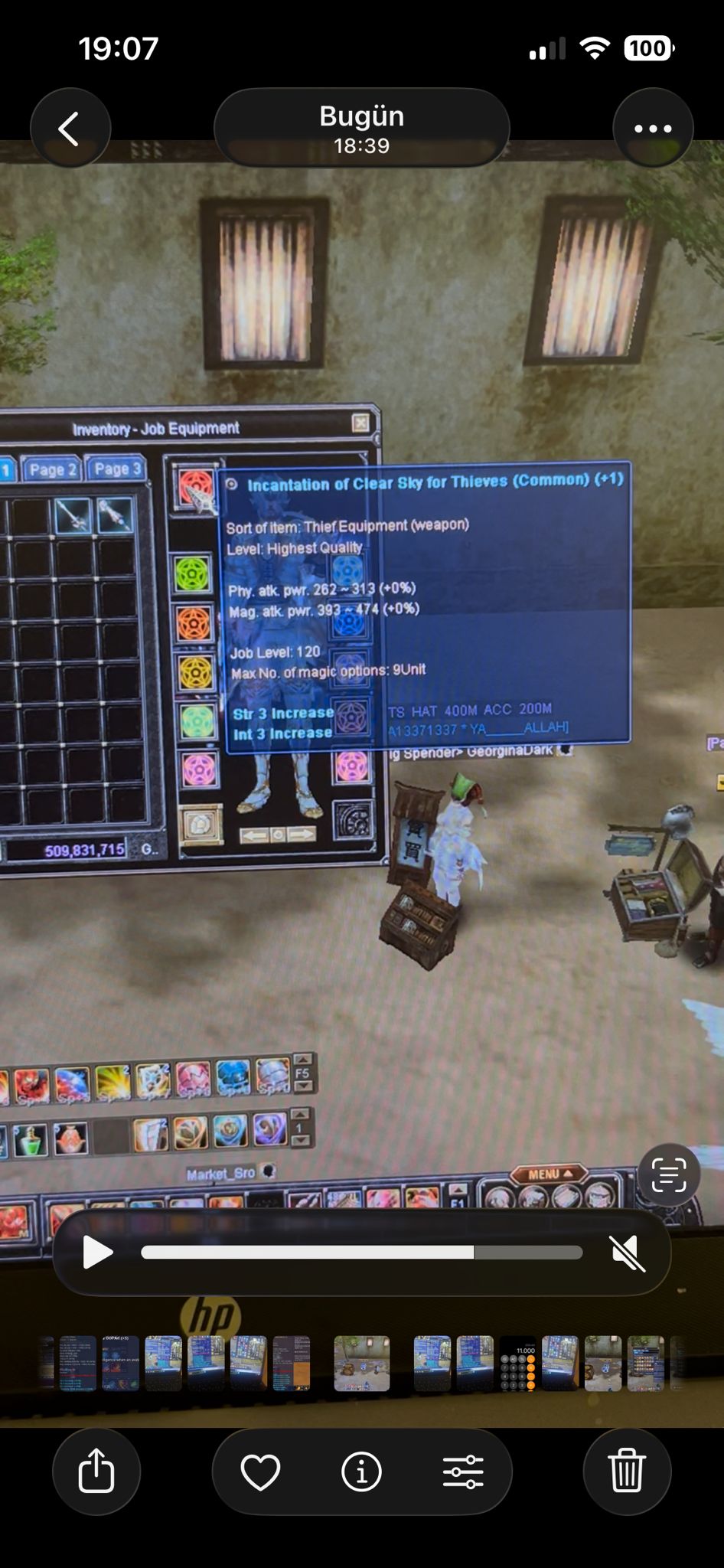The height and width of the screenshot is (1568, 724).
Task: Click the bright green pentagram equipment slot
Action: point(192,573)
